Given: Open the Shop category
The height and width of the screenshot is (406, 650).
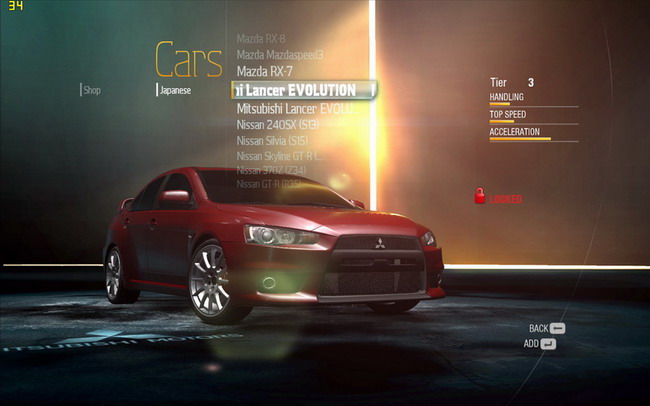Looking at the screenshot, I should [91, 90].
